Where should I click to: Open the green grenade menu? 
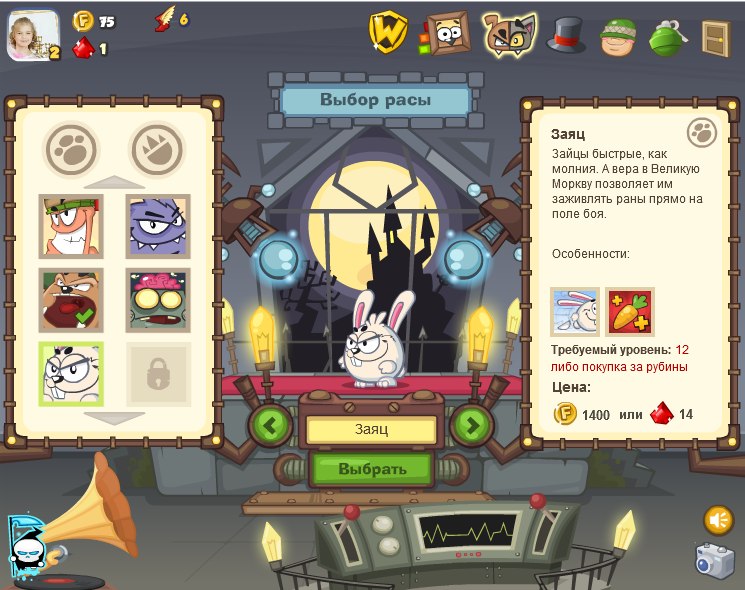pos(666,37)
